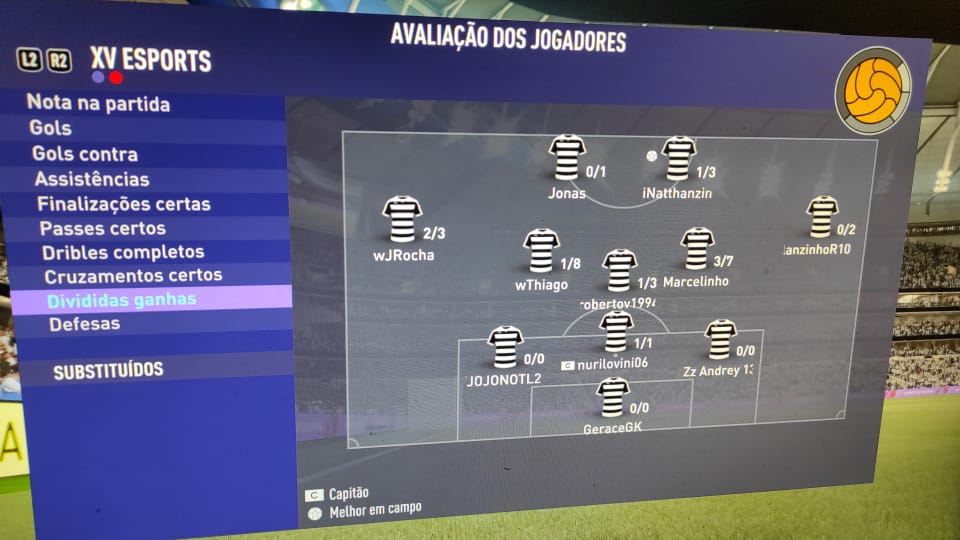Show Cruzamentos certos stat

(133, 276)
